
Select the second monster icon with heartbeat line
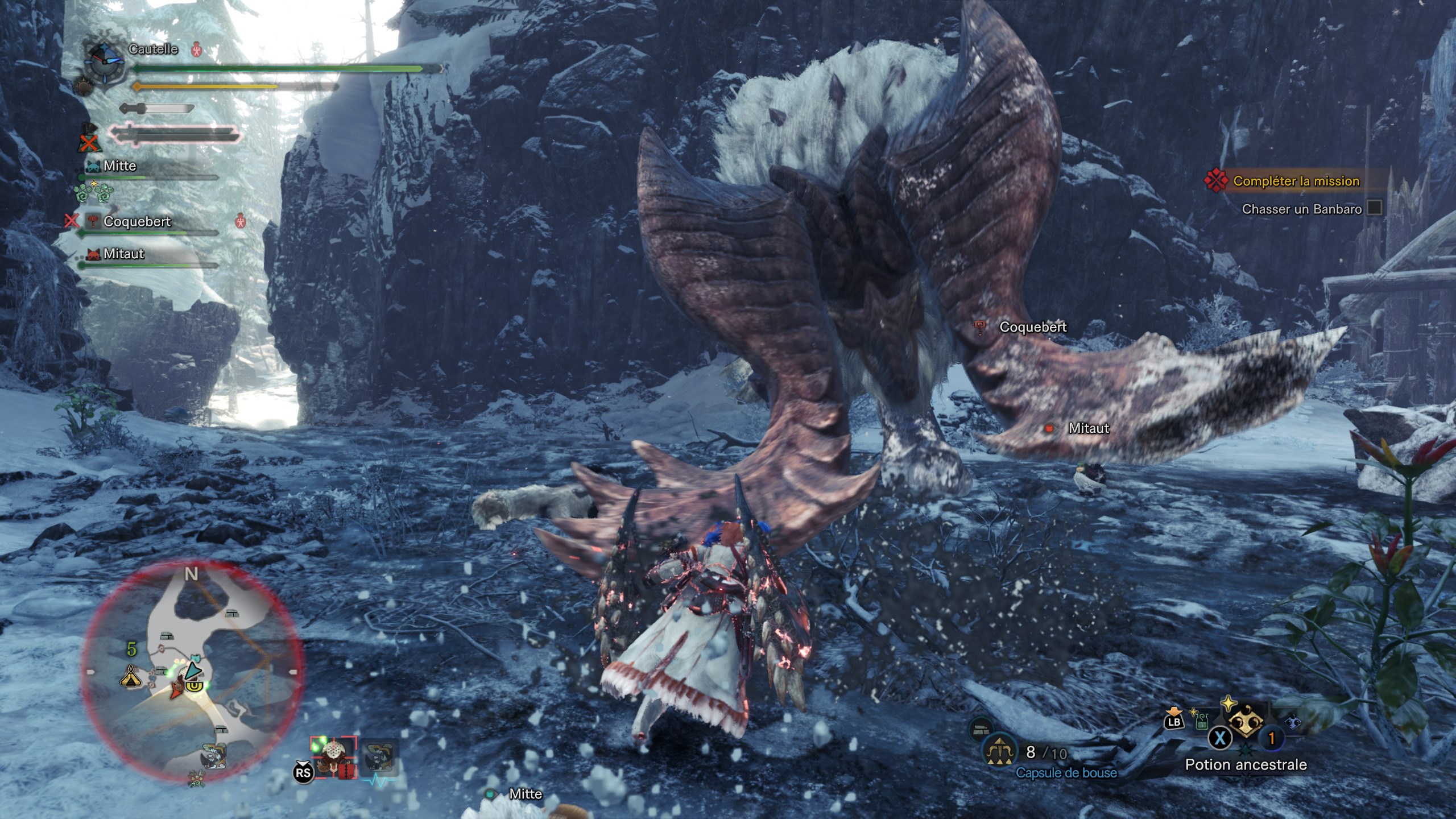click(x=379, y=758)
